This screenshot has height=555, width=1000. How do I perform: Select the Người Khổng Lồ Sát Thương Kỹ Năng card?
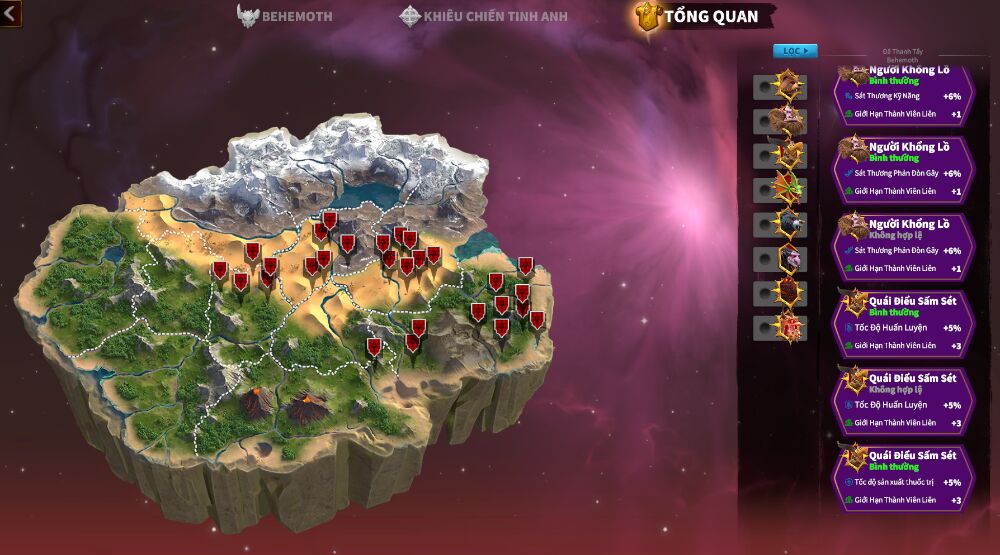pyautogui.click(x=903, y=96)
